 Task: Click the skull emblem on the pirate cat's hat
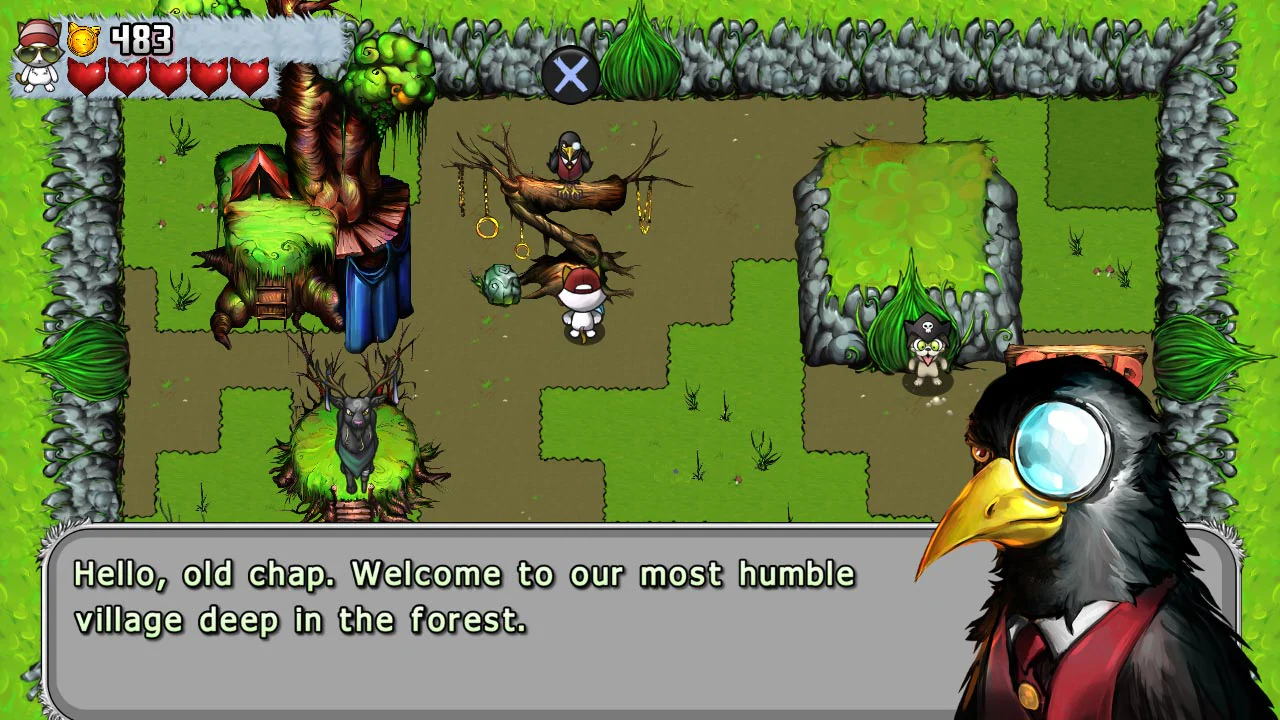coord(928,325)
